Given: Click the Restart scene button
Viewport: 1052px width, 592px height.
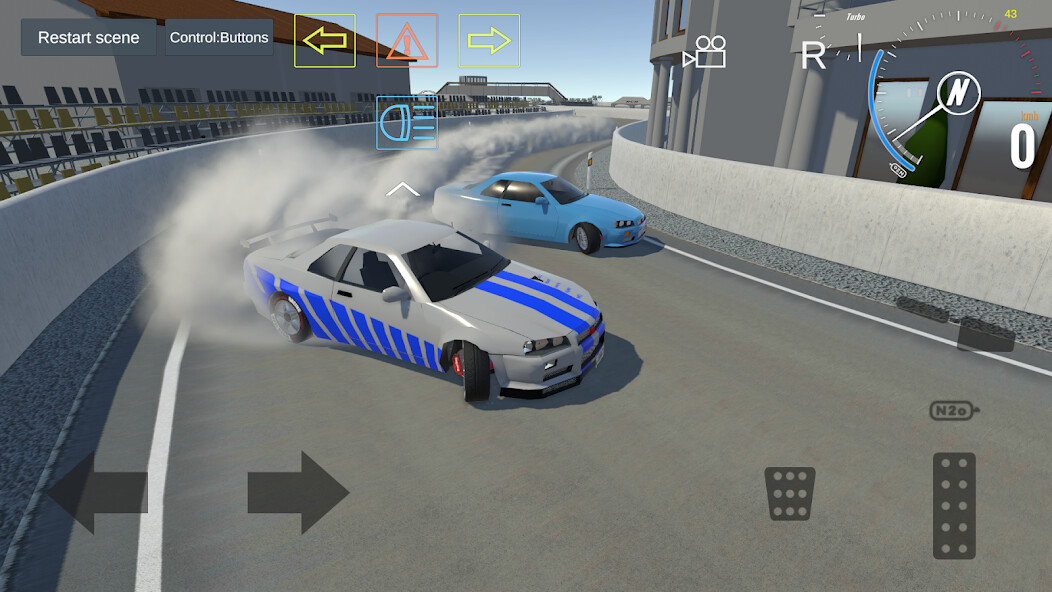Looking at the screenshot, I should [x=88, y=38].
